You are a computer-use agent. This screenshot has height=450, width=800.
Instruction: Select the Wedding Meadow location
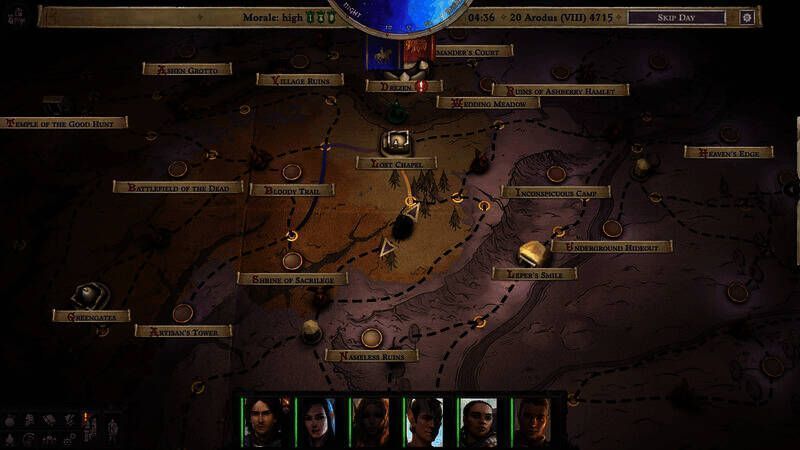(488, 102)
